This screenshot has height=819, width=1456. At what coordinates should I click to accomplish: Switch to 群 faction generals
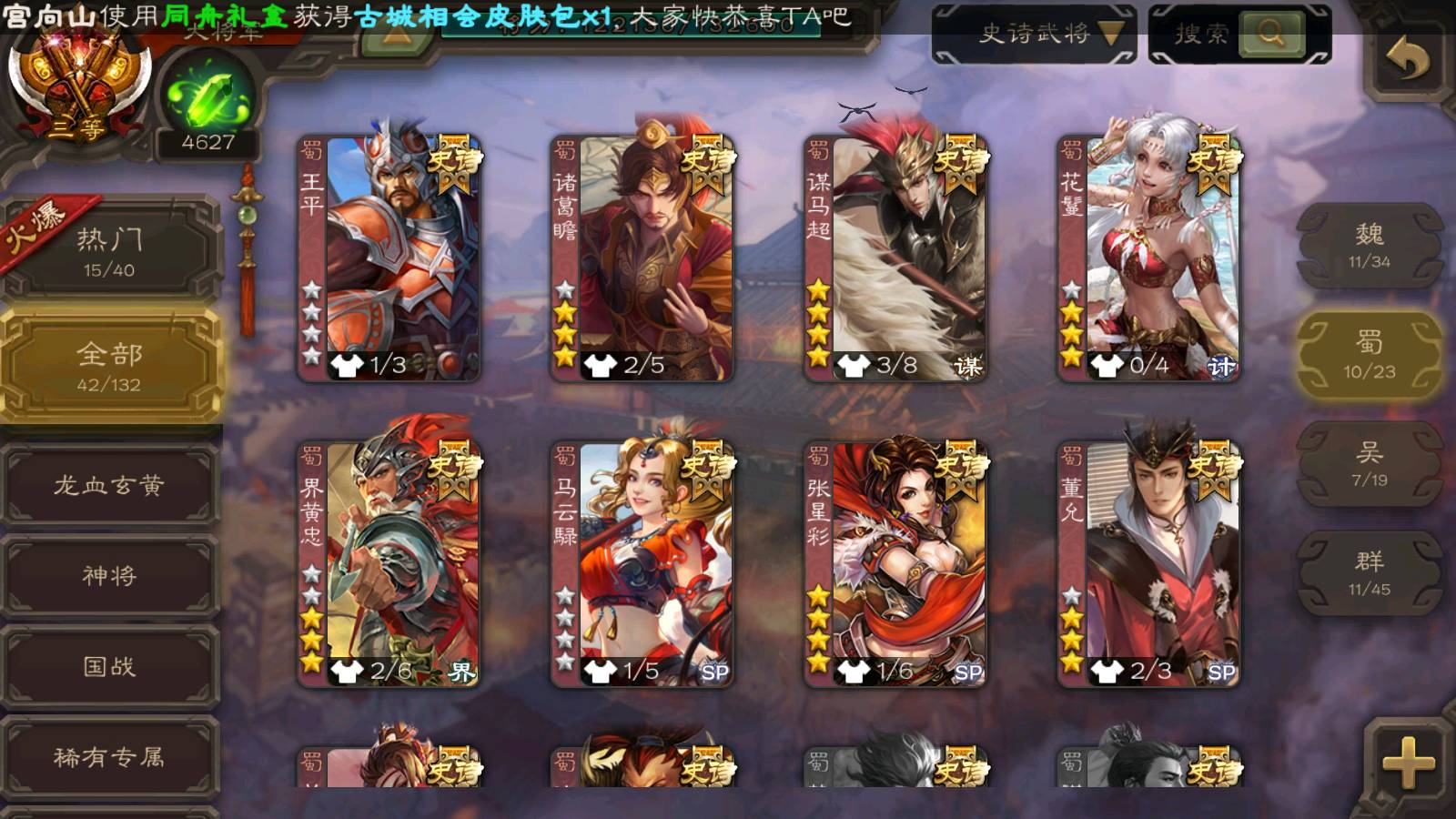[x=1369, y=573]
